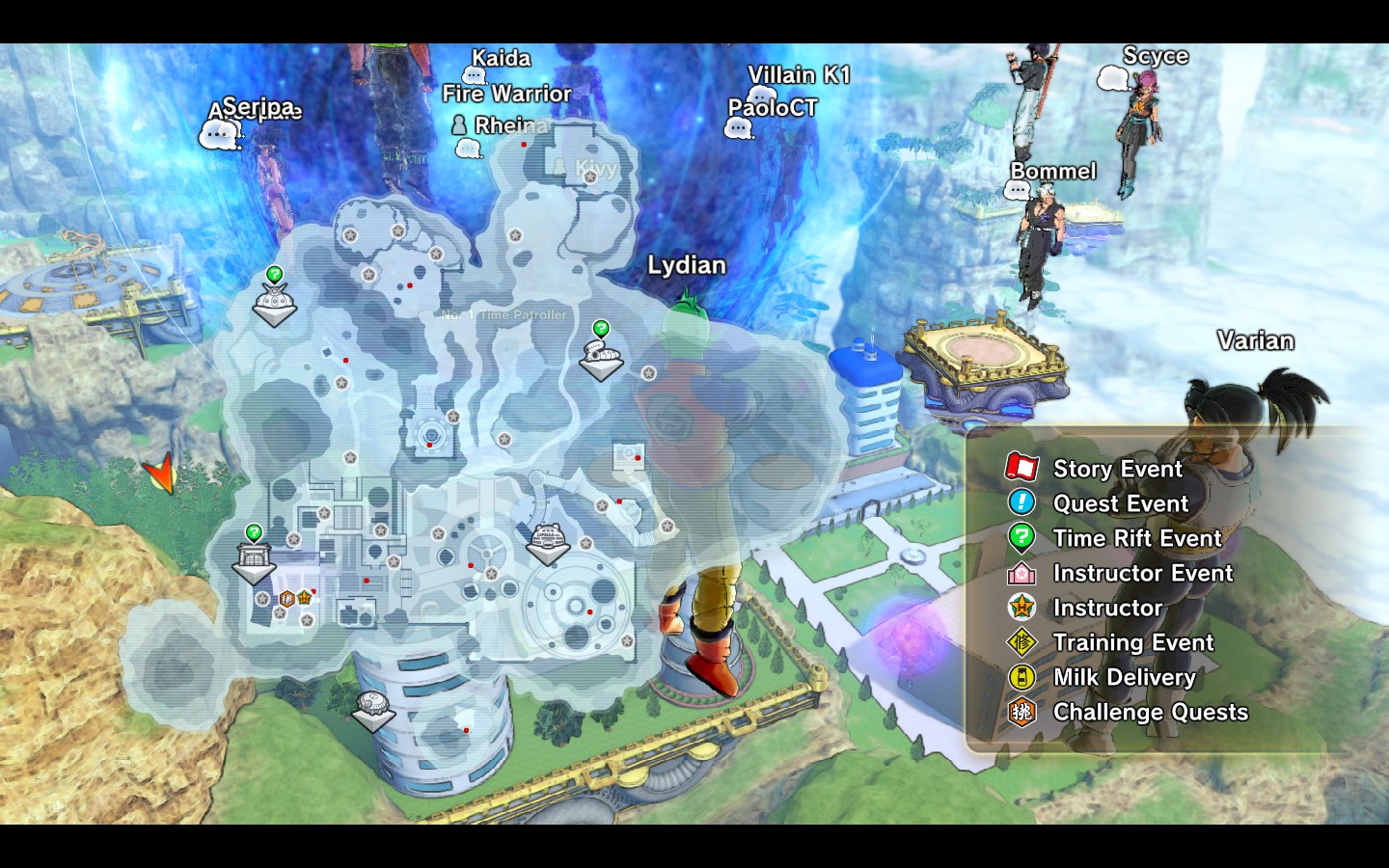
Task: Open the Capsule Corp building map marker
Action: (548, 542)
